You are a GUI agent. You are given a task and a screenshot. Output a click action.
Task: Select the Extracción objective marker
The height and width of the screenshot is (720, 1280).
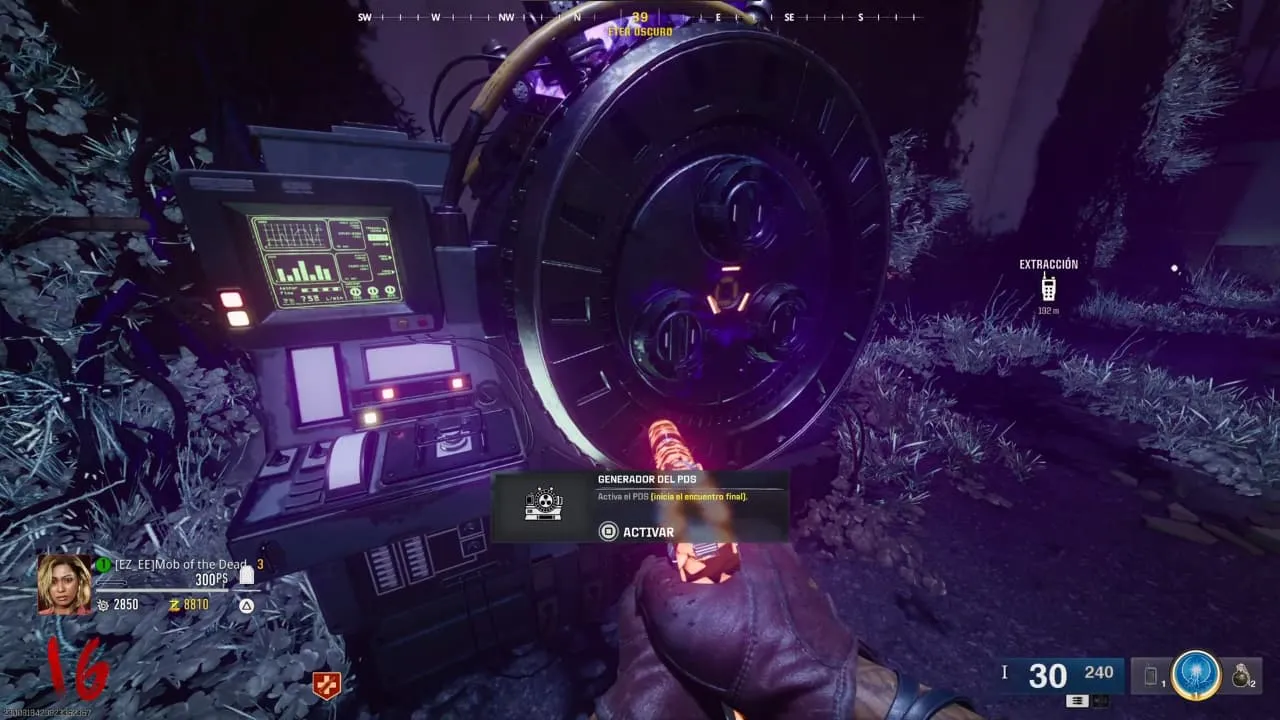coord(1048,288)
